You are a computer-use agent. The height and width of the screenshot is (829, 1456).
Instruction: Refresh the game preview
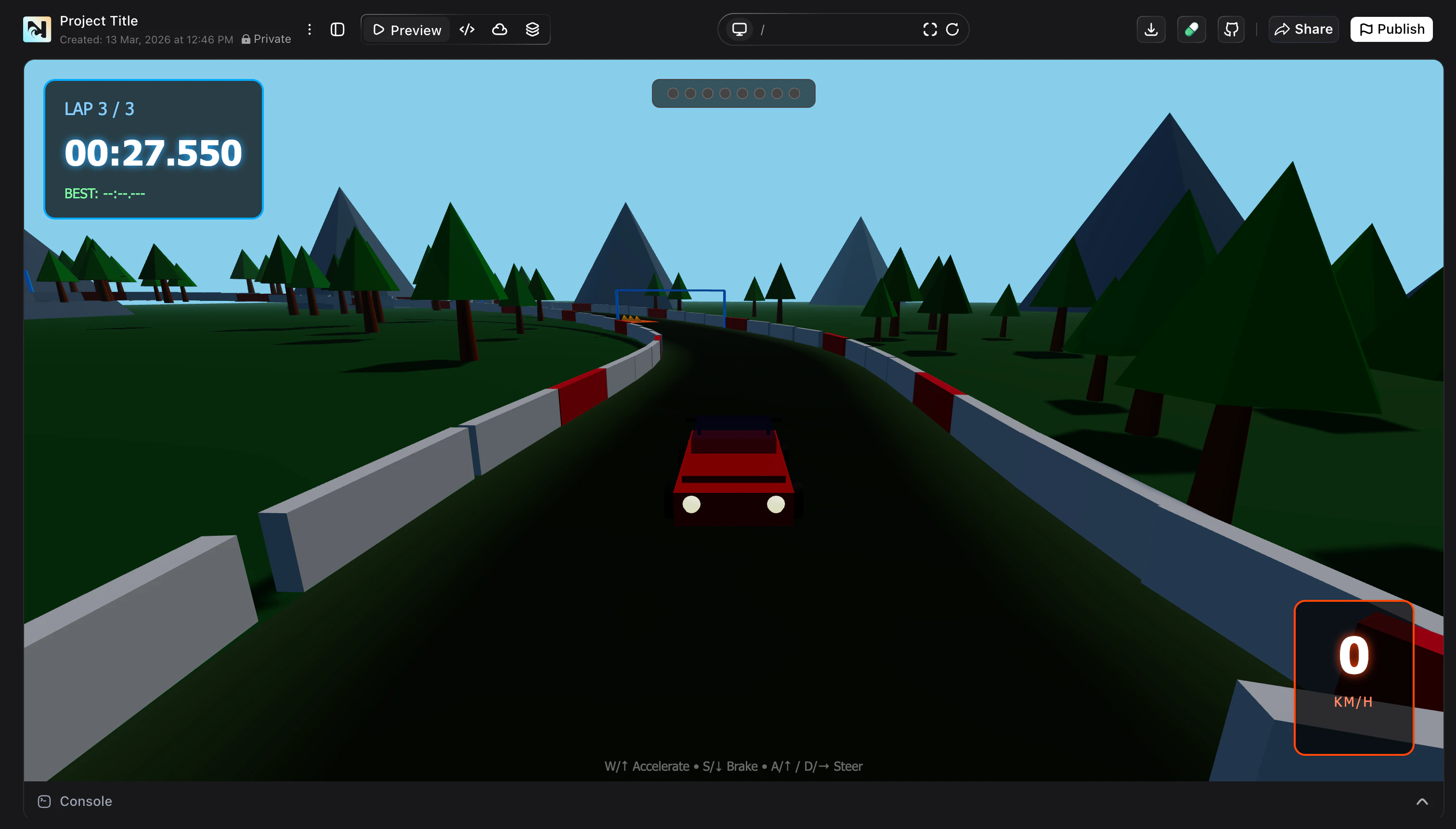(951, 29)
